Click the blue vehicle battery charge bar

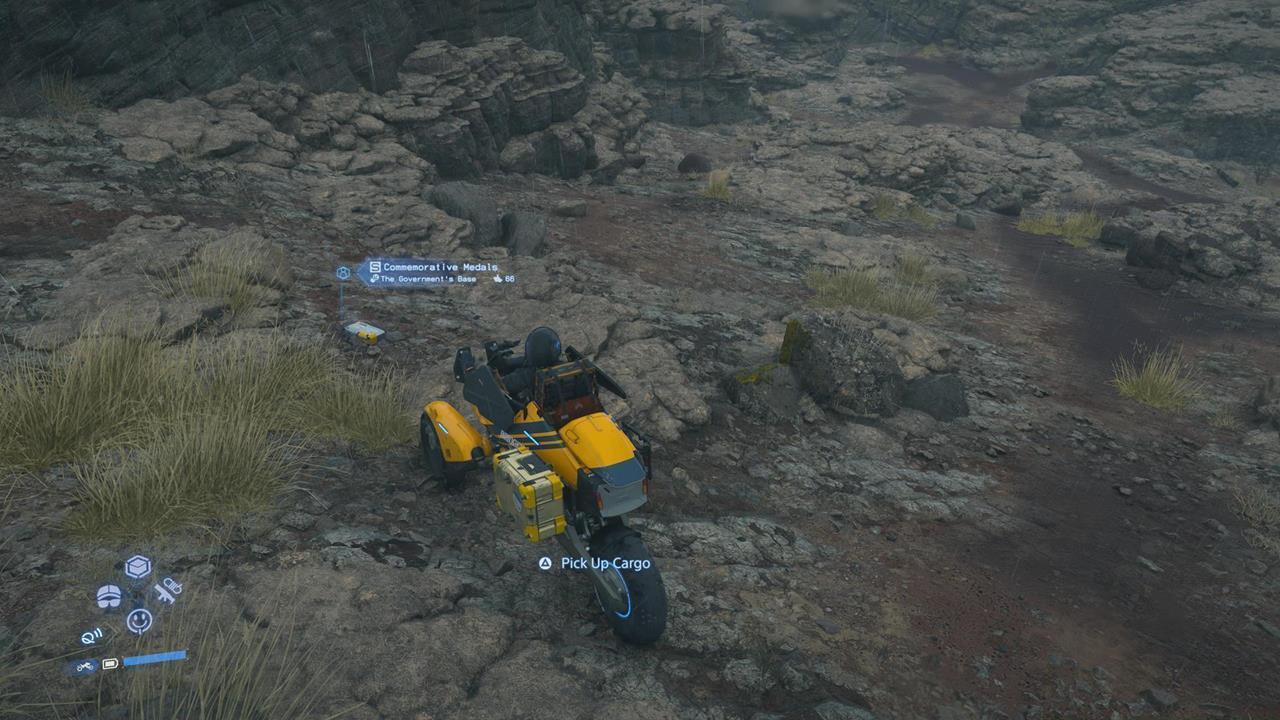(155, 659)
